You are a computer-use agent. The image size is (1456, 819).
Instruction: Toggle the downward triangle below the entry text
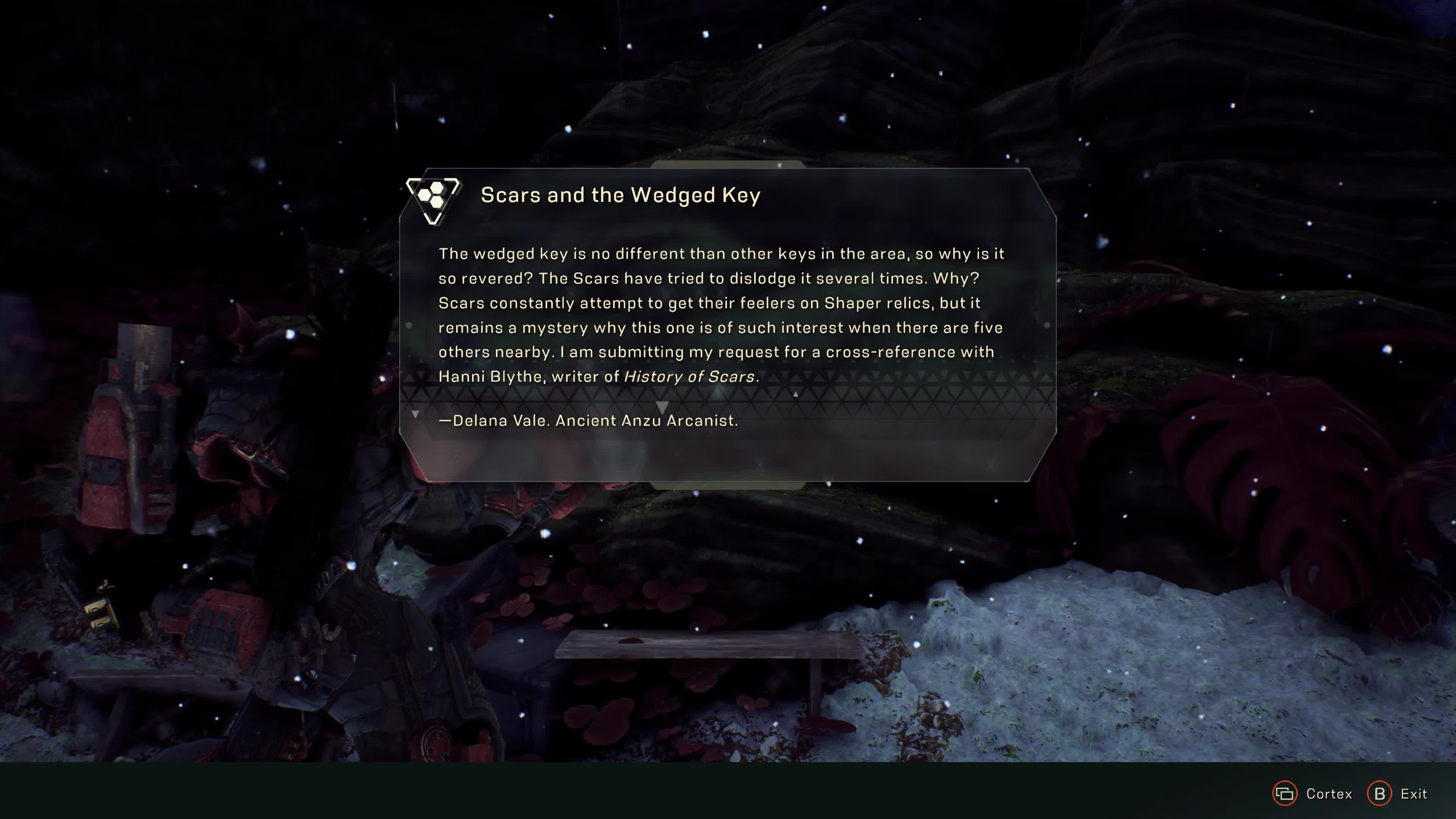click(662, 406)
